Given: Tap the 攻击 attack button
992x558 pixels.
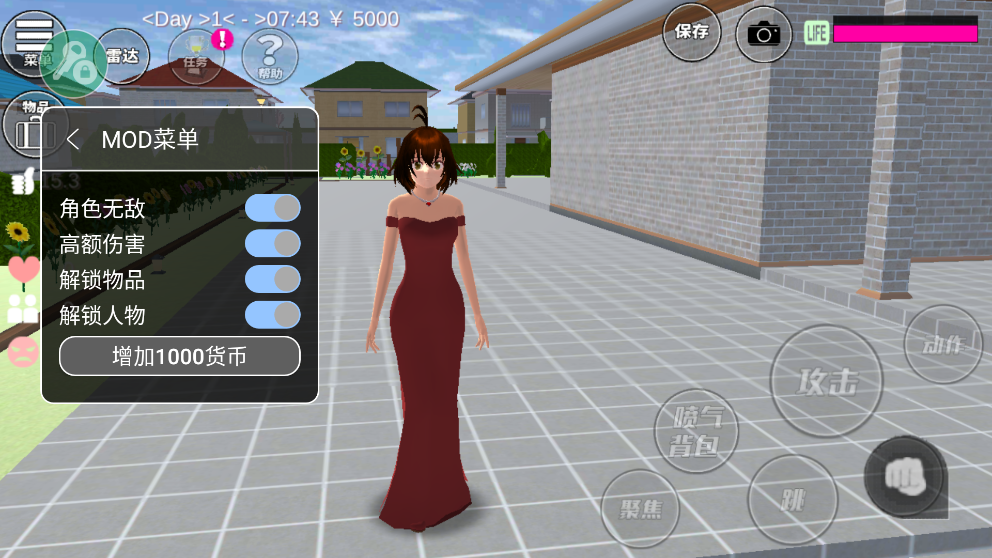Looking at the screenshot, I should 827,381.
